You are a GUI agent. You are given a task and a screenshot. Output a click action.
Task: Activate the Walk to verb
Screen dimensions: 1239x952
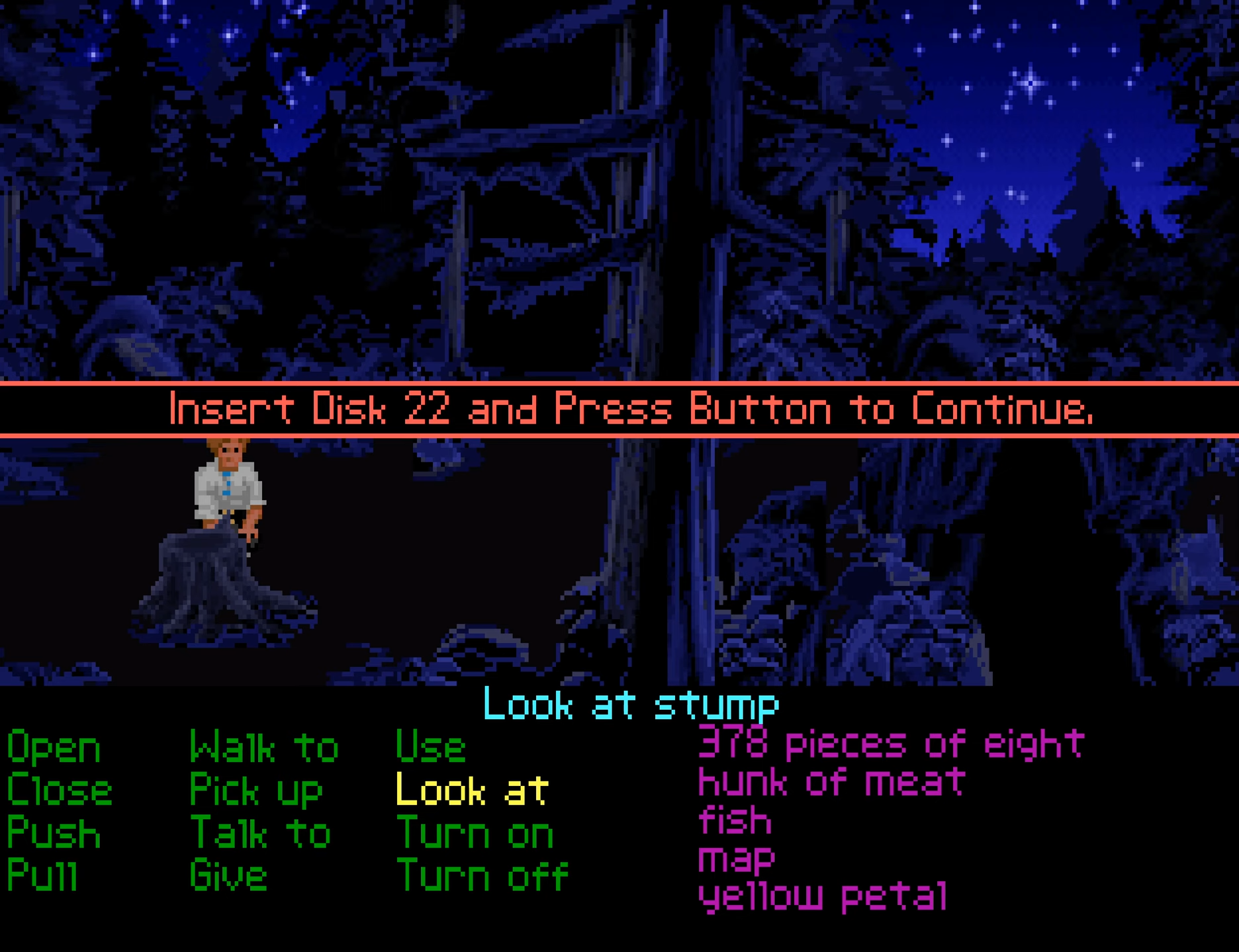(263, 748)
